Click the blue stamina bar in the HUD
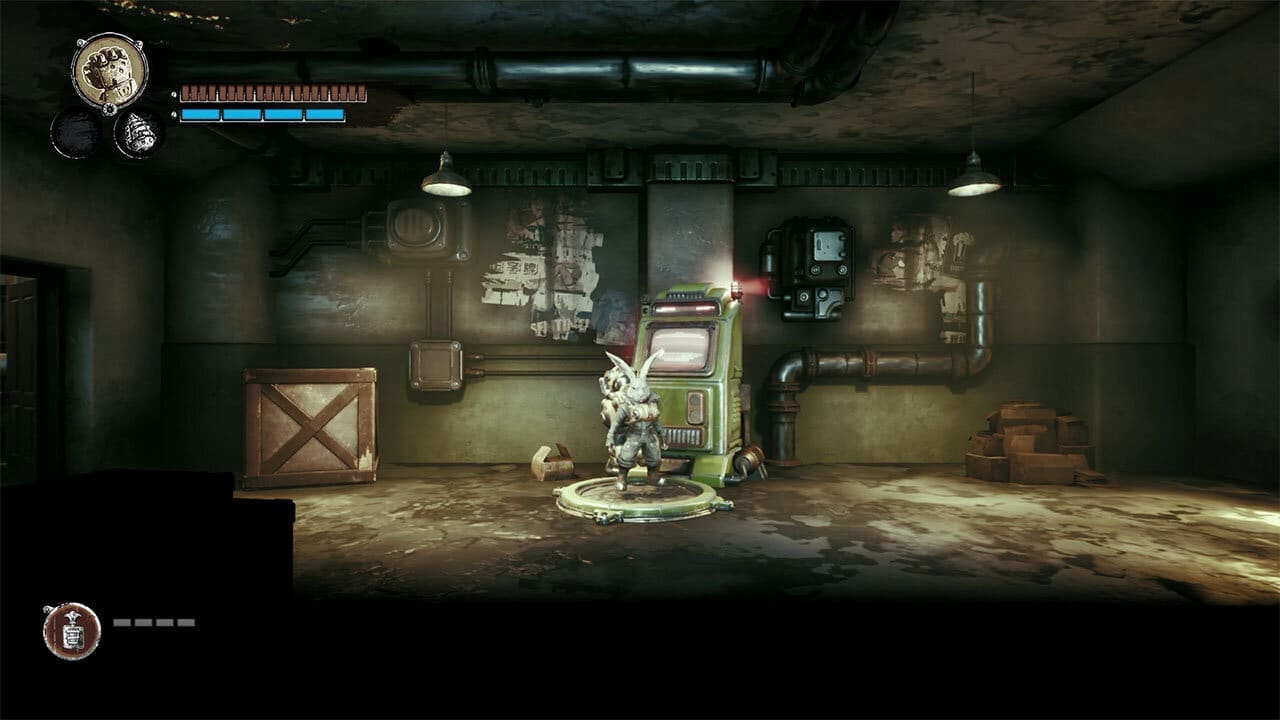 pos(260,113)
